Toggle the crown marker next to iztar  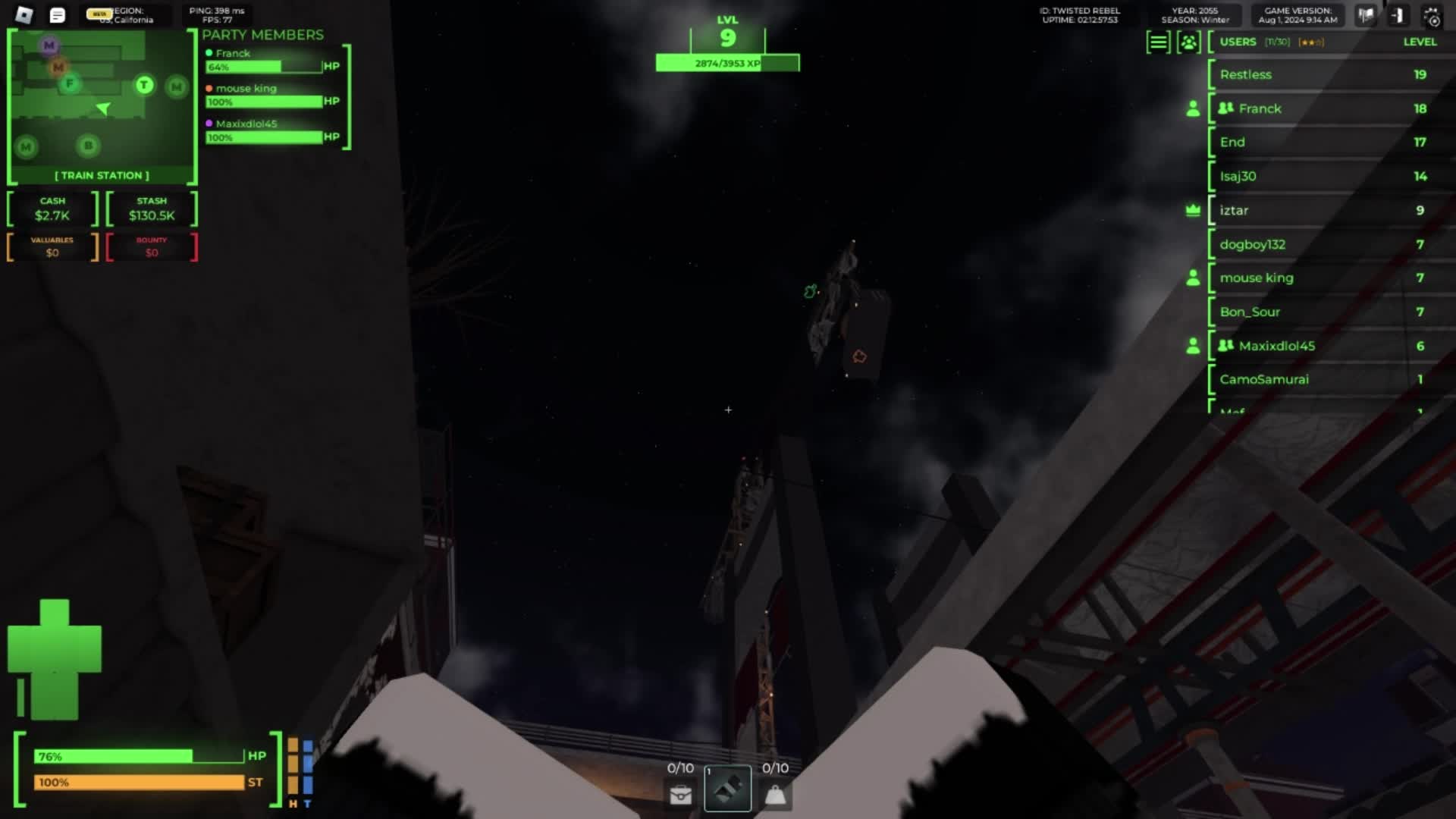coord(1194,210)
